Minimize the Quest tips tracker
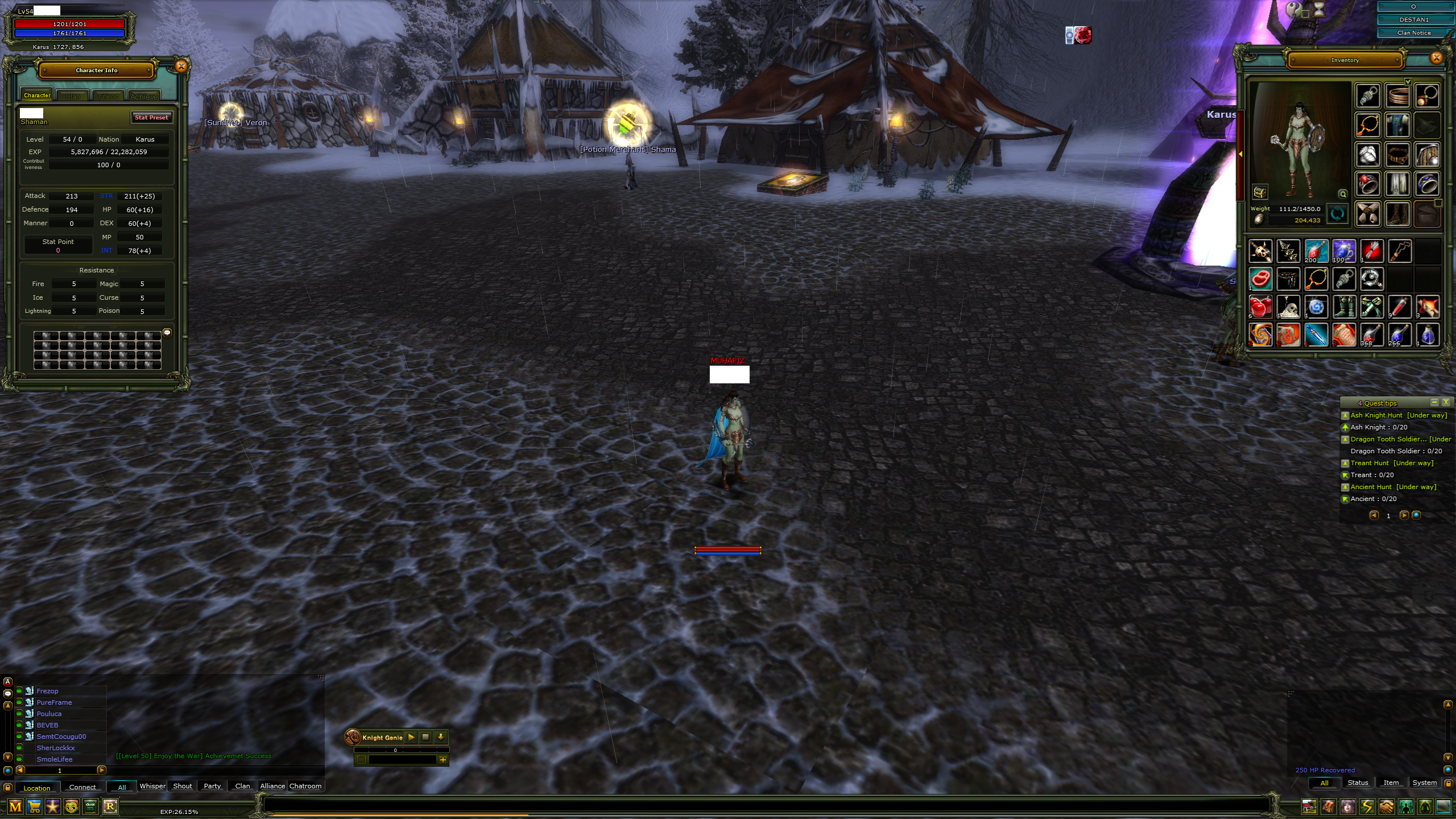The image size is (1456, 819). pyautogui.click(x=1434, y=403)
